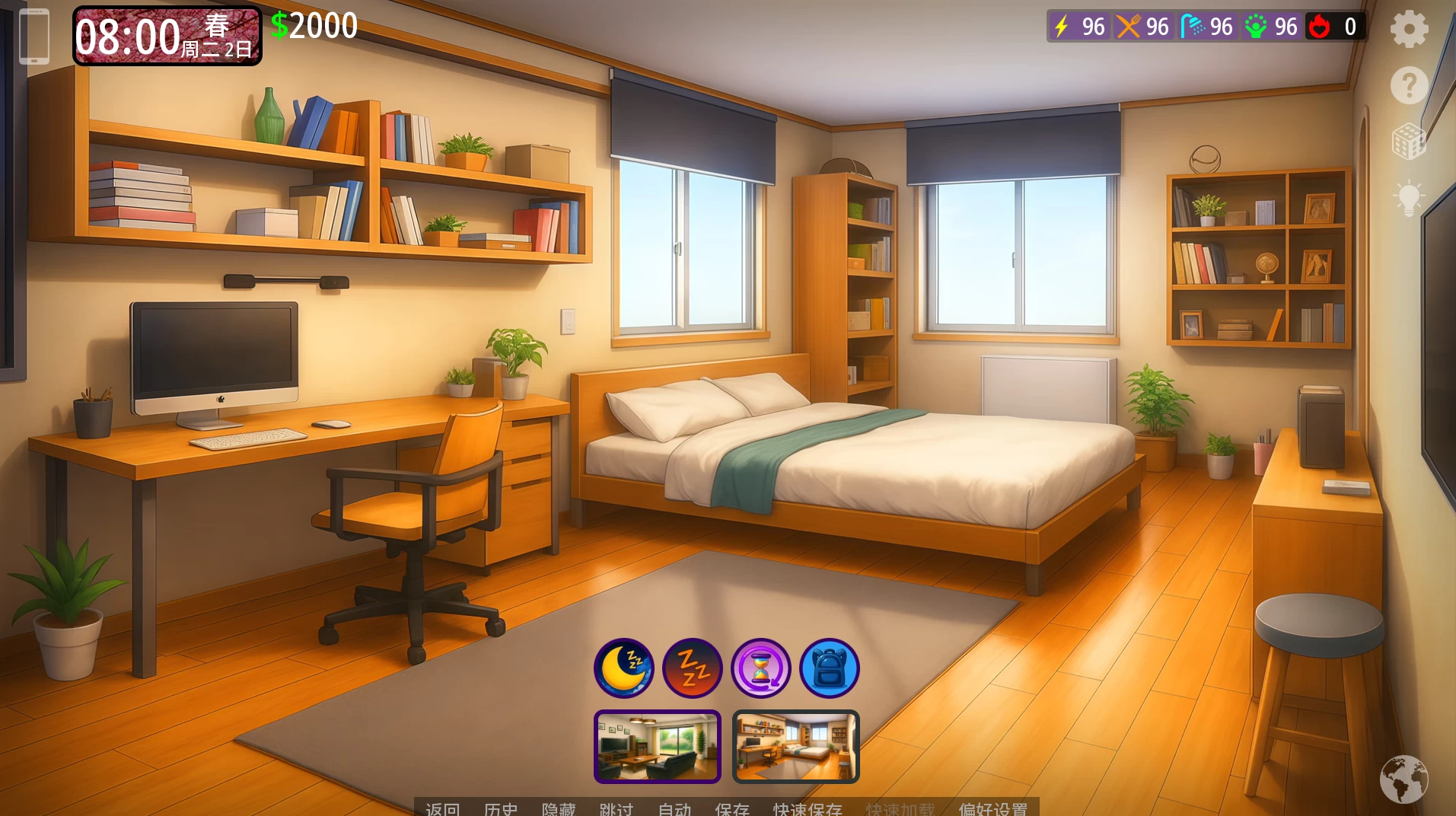Open the gear settings icon
Image resolution: width=1456 pixels, height=816 pixels.
point(1409,30)
